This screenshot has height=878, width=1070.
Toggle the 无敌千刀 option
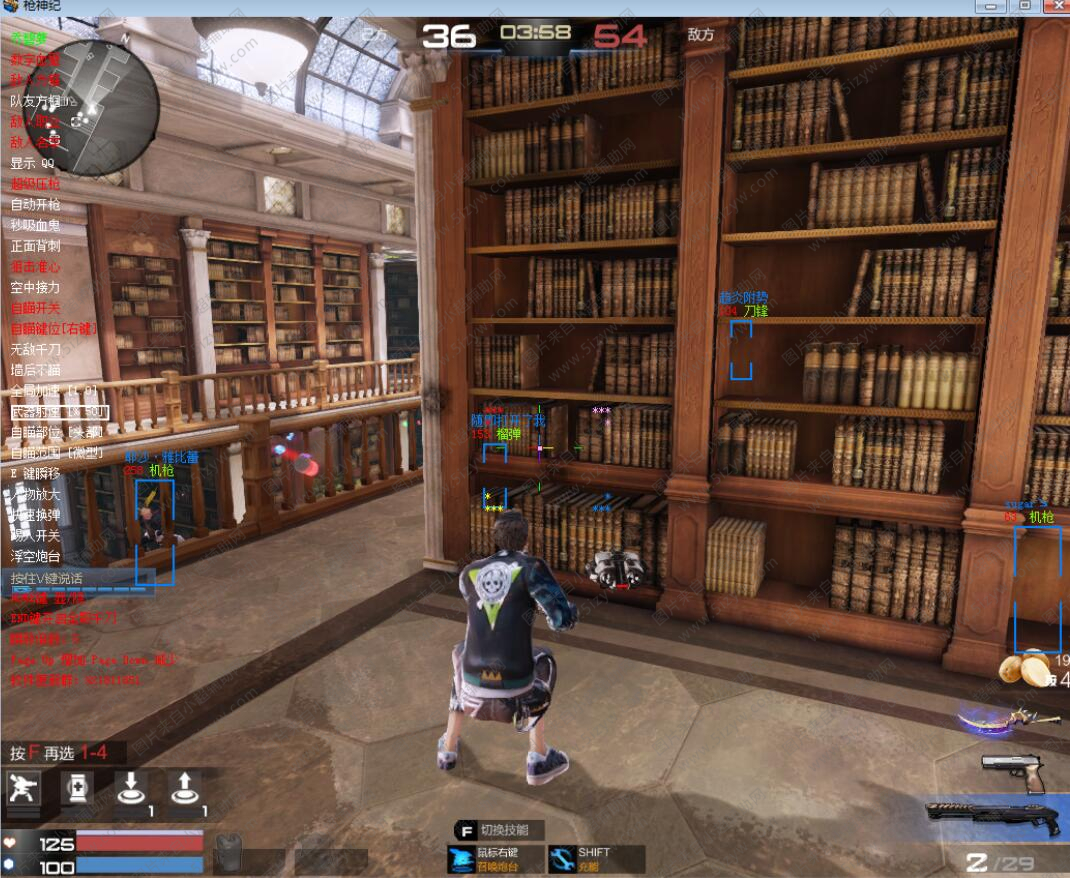point(35,349)
